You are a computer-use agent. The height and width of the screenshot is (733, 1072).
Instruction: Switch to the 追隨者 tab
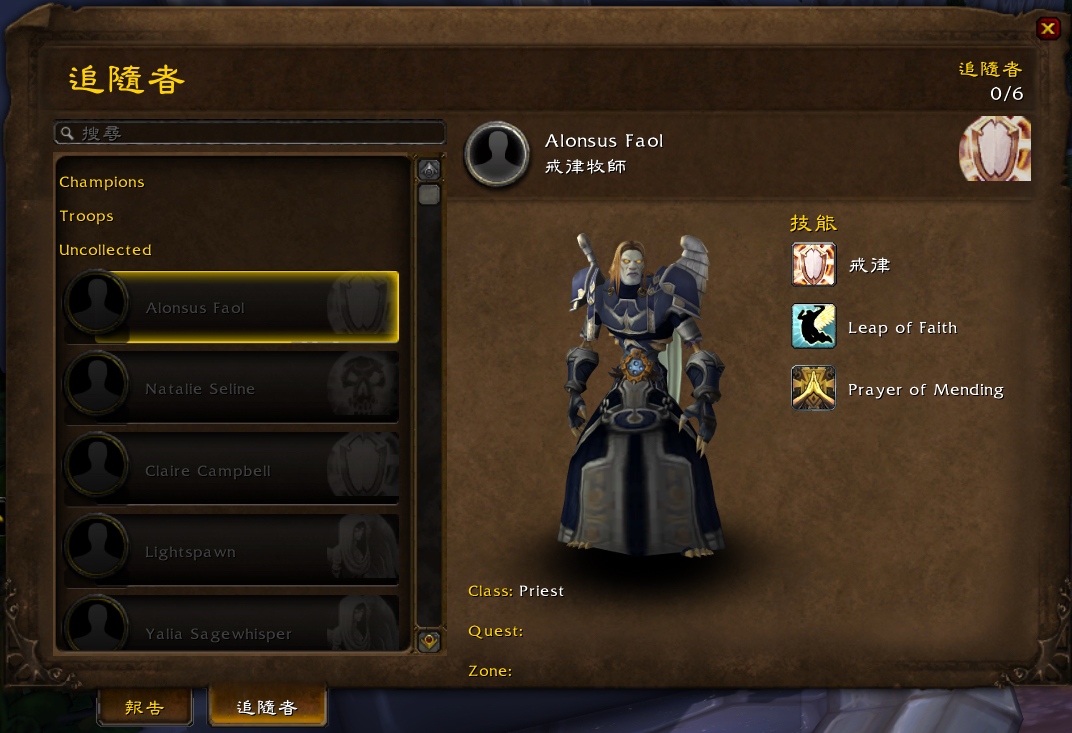click(x=267, y=707)
